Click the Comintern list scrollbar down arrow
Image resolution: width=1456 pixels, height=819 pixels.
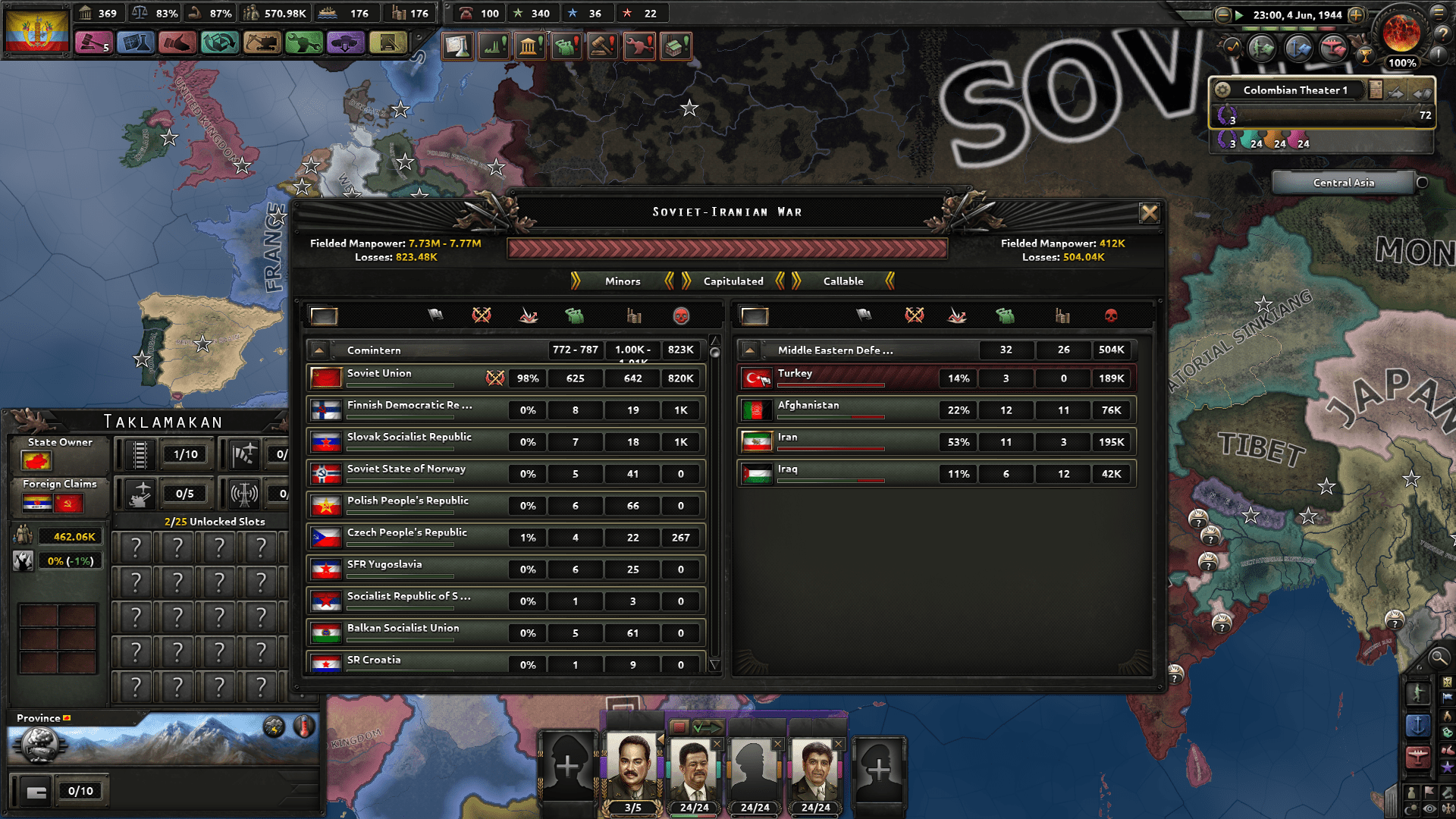[714, 663]
